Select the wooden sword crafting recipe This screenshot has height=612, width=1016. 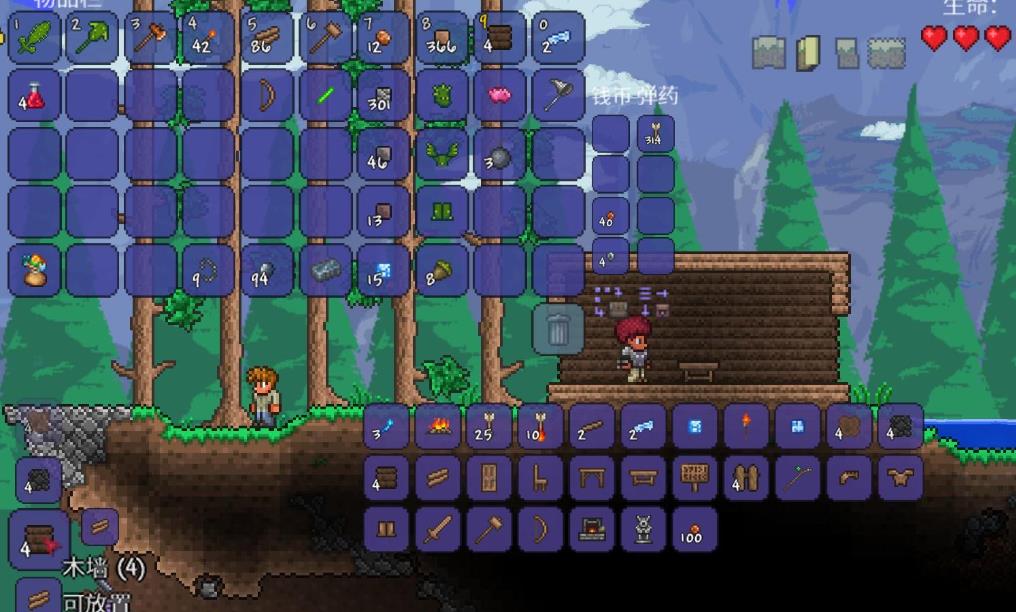click(438, 529)
